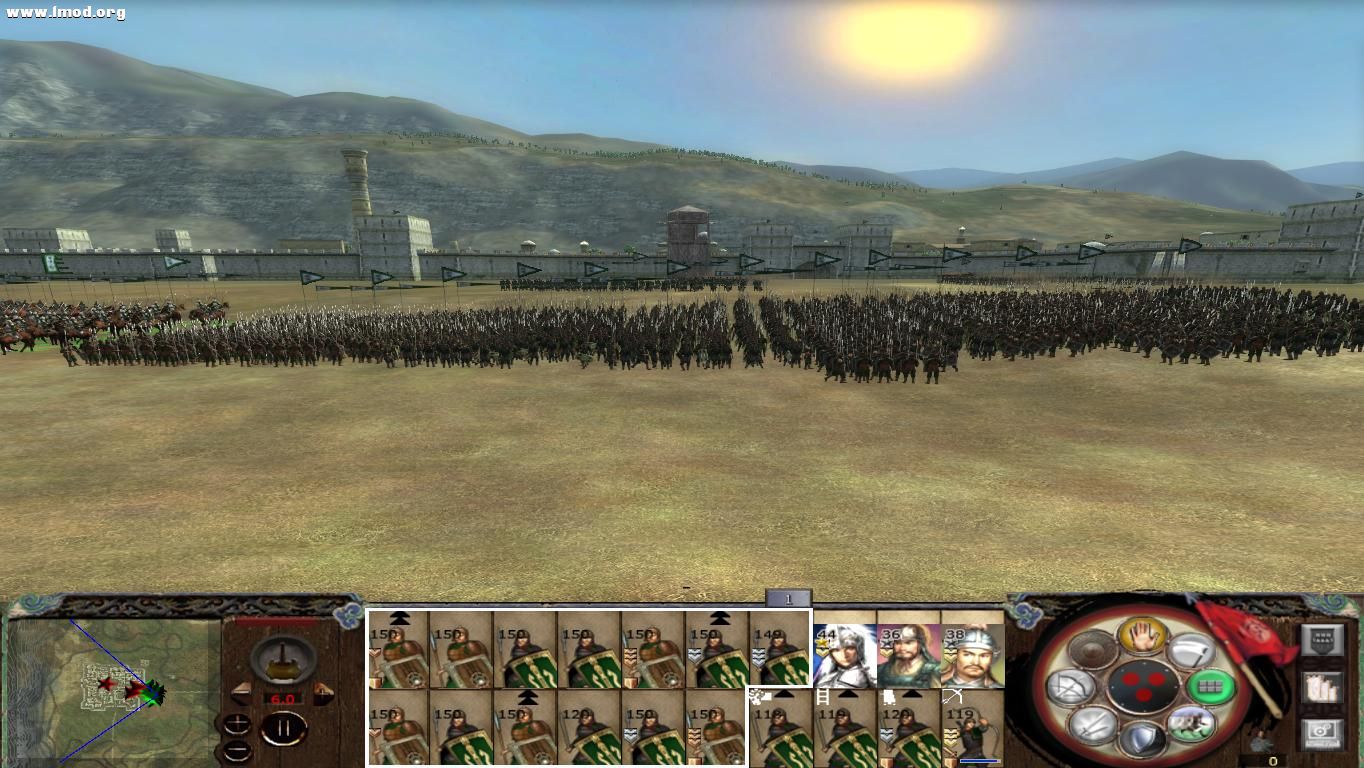
Task: Zoom out the minimap with minus button
Action: pyautogui.click(x=237, y=750)
